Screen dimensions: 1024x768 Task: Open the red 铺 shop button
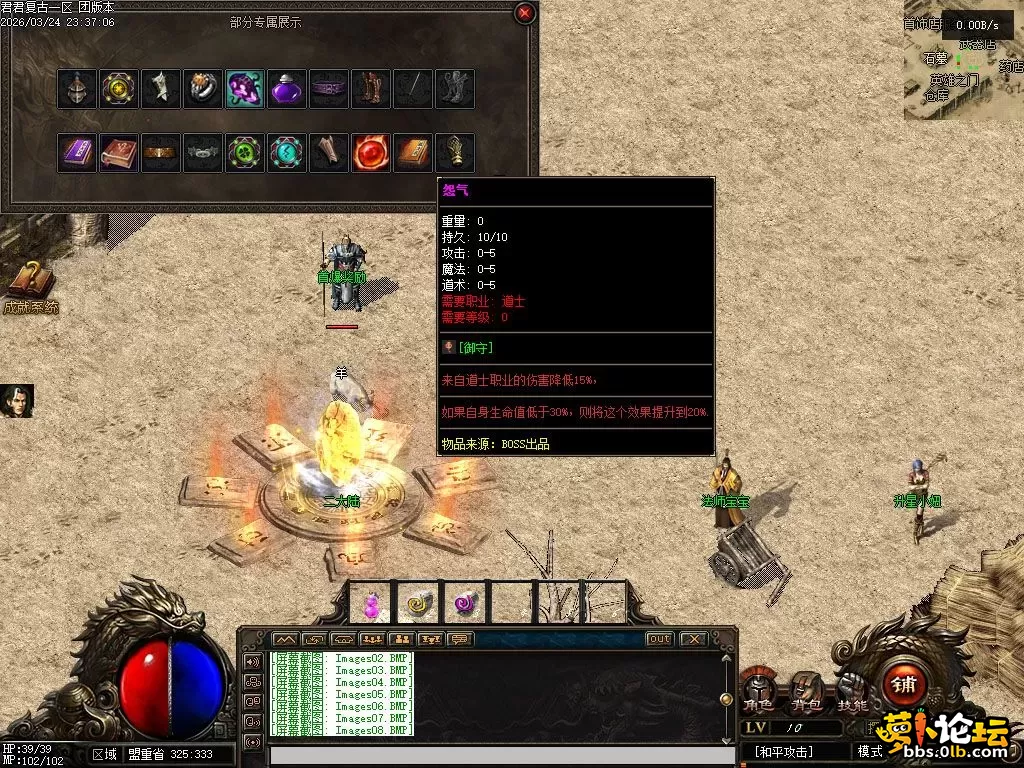point(905,684)
